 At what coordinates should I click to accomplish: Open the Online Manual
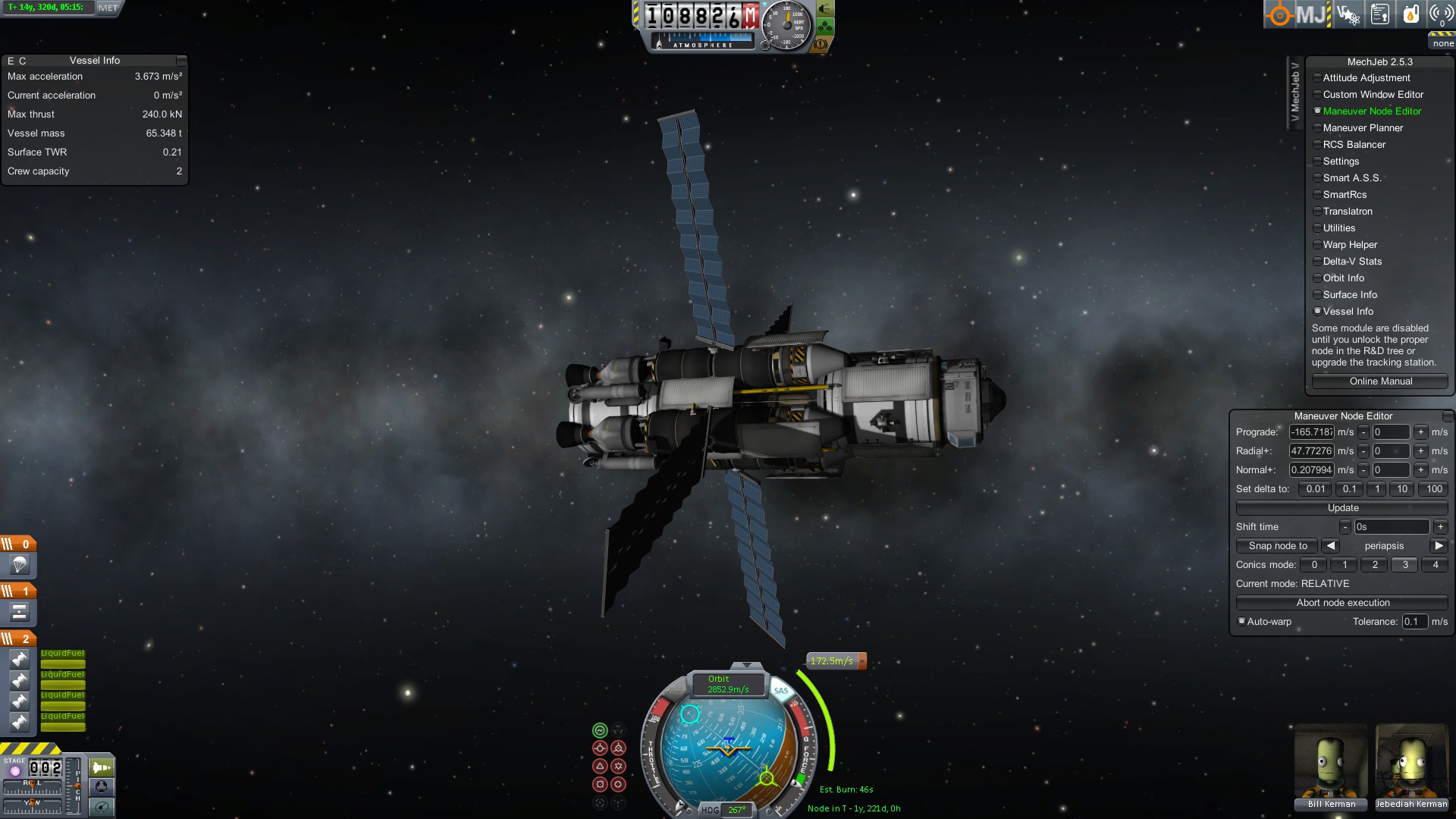pos(1380,381)
